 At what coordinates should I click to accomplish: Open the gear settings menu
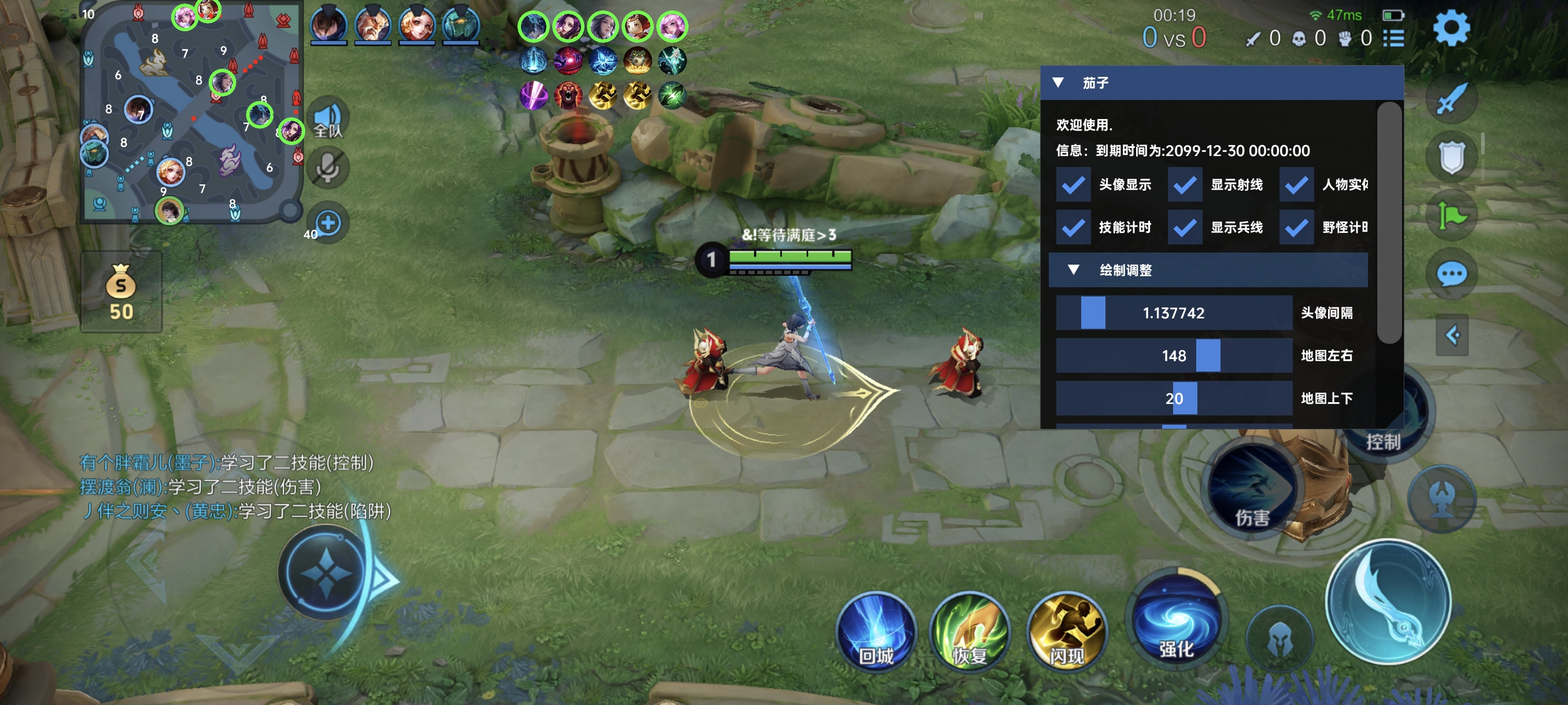tap(1452, 28)
